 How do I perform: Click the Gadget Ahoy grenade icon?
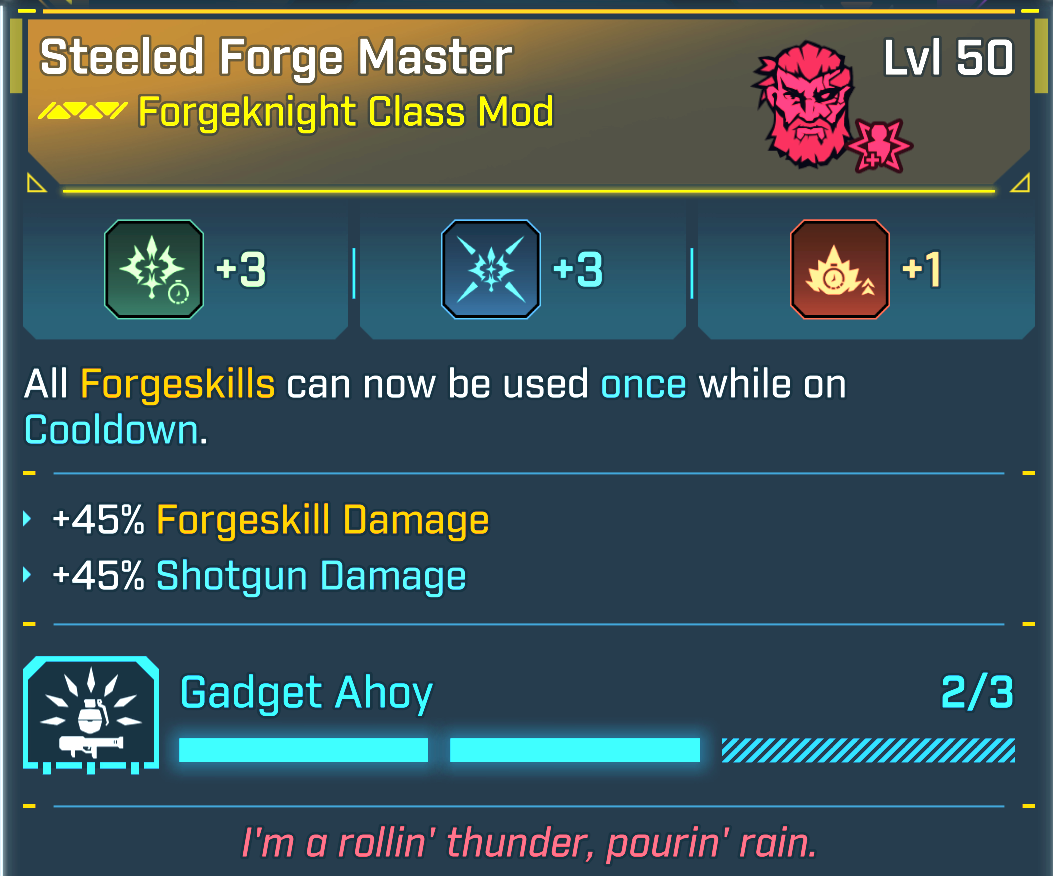coord(90,714)
